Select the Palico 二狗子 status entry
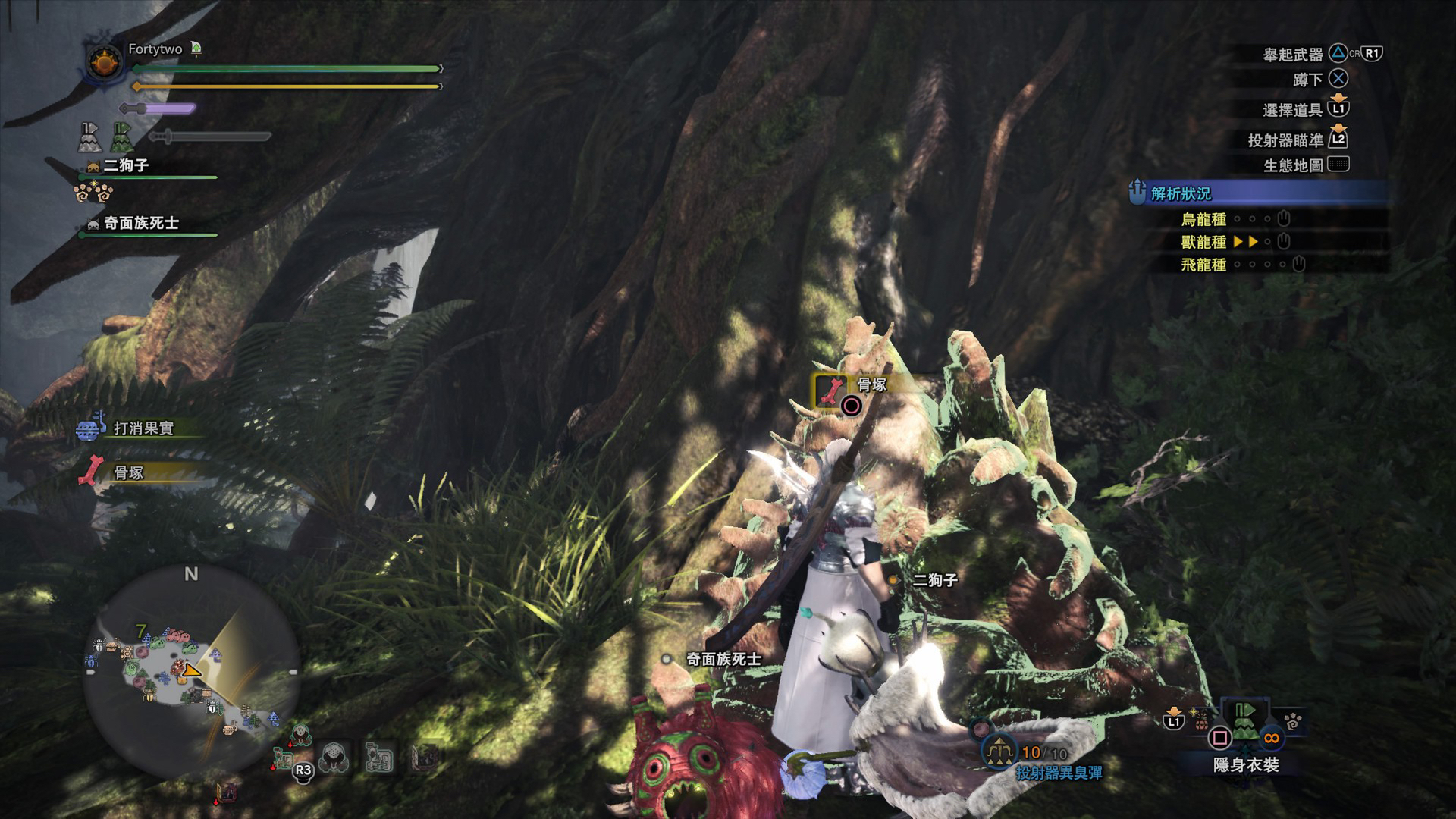Viewport: 1456px width, 819px height. click(126, 165)
